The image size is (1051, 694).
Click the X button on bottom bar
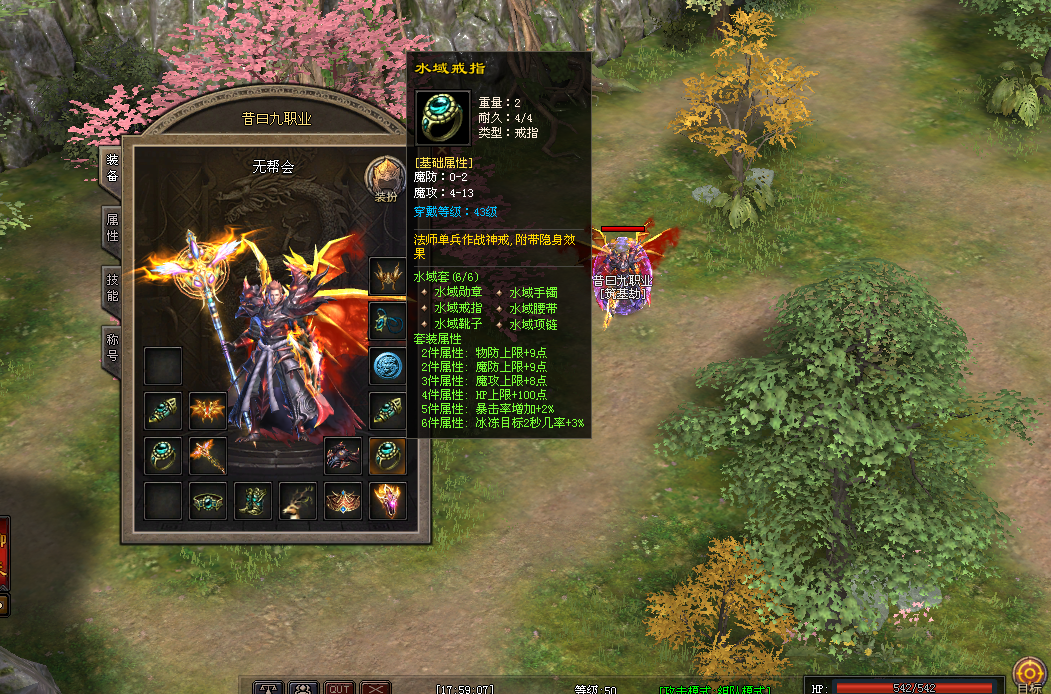pyautogui.click(x=375, y=688)
